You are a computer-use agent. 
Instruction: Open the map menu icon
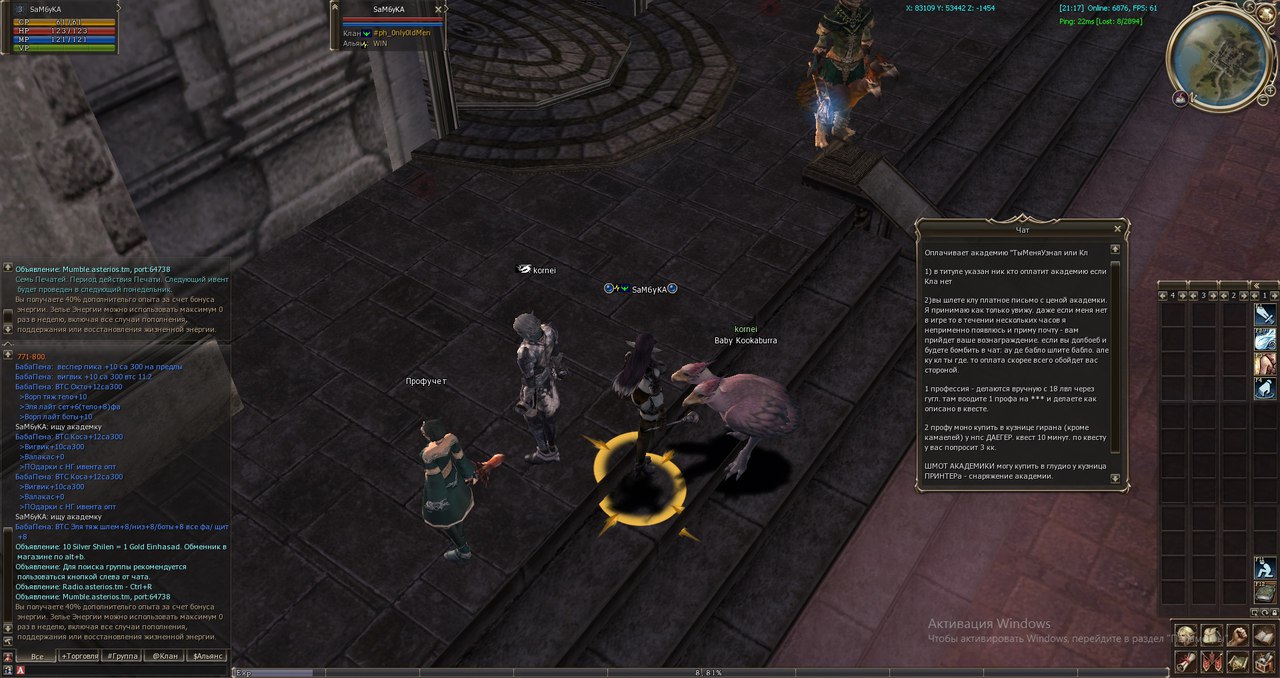(1237, 661)
